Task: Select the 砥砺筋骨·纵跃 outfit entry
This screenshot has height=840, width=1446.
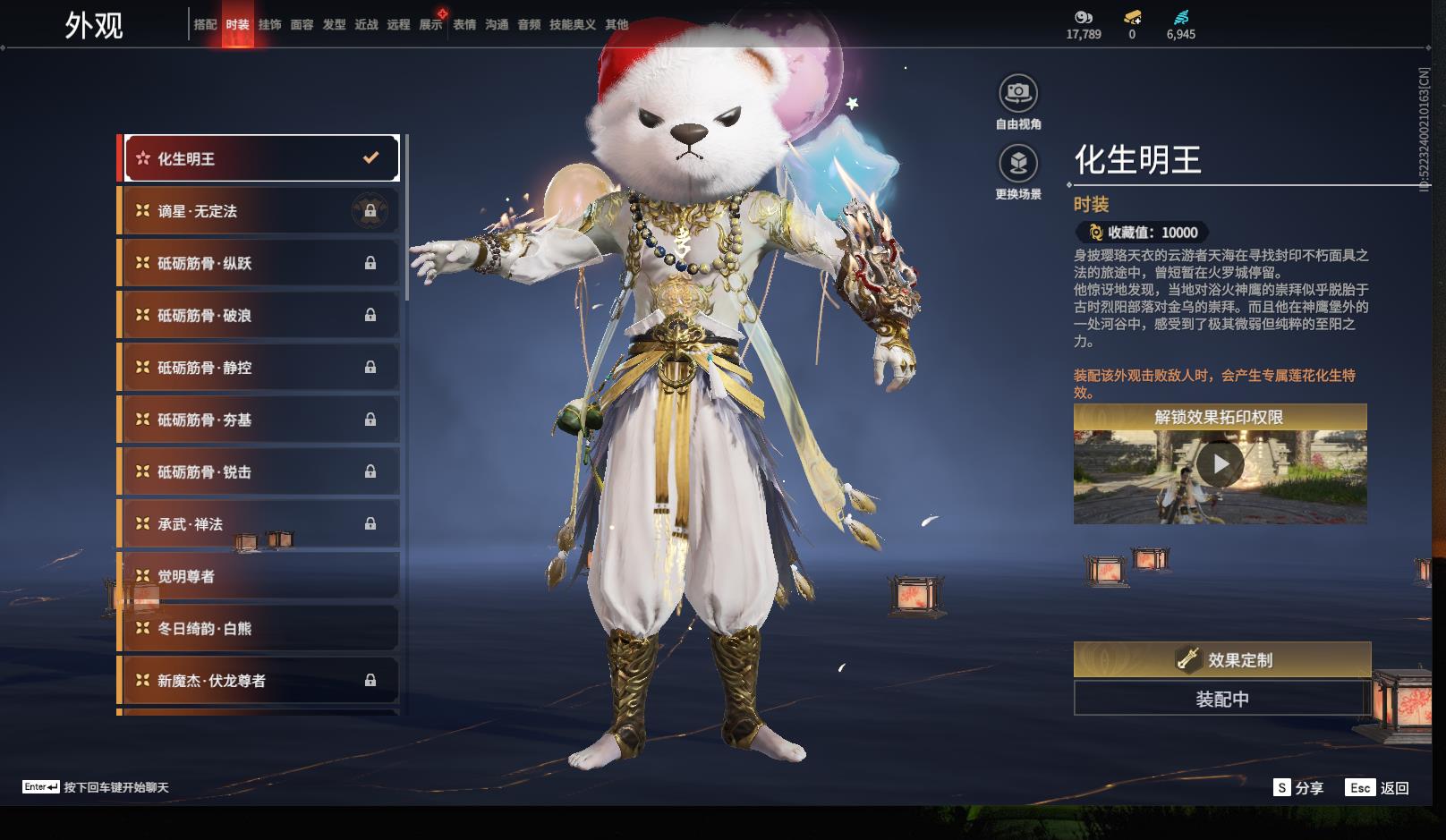Action: coord(260,263)
